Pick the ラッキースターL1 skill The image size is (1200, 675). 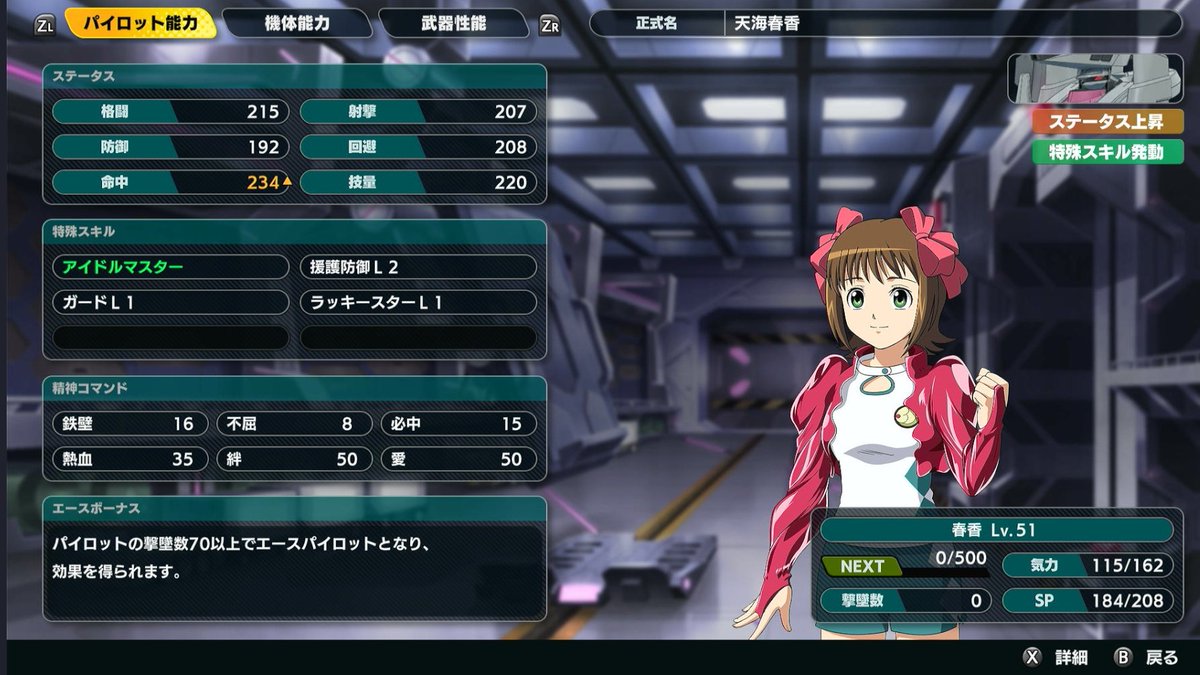pyautogui.click(x=418, y=302)
